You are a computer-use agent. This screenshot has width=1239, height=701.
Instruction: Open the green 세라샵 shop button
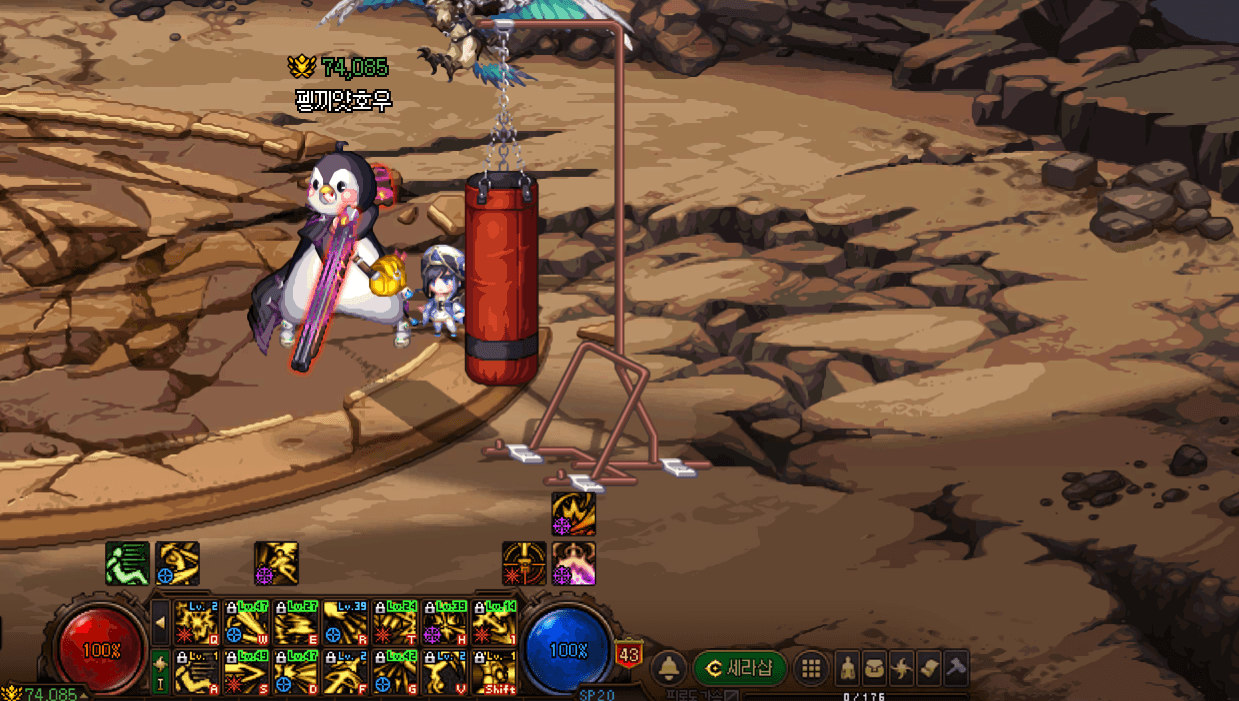pyautogui.click(x=739, y=668)
